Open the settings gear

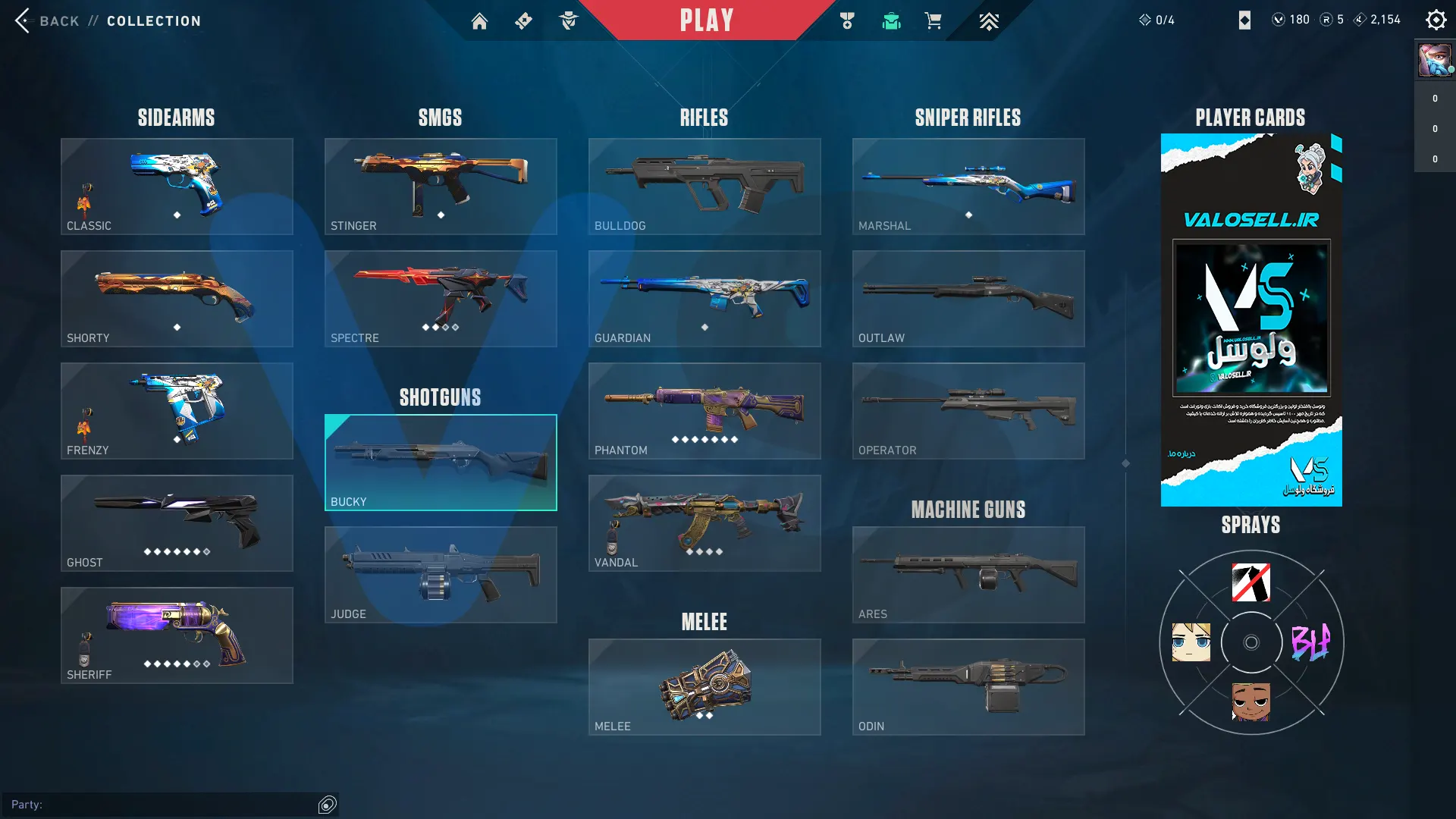click(x=1436, y=20)
